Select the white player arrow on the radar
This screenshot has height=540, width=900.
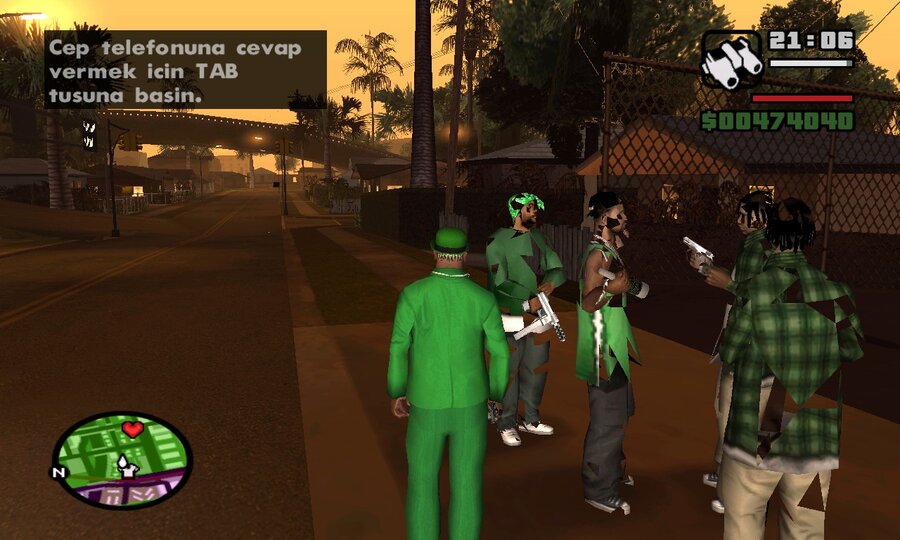click(126, 464)
